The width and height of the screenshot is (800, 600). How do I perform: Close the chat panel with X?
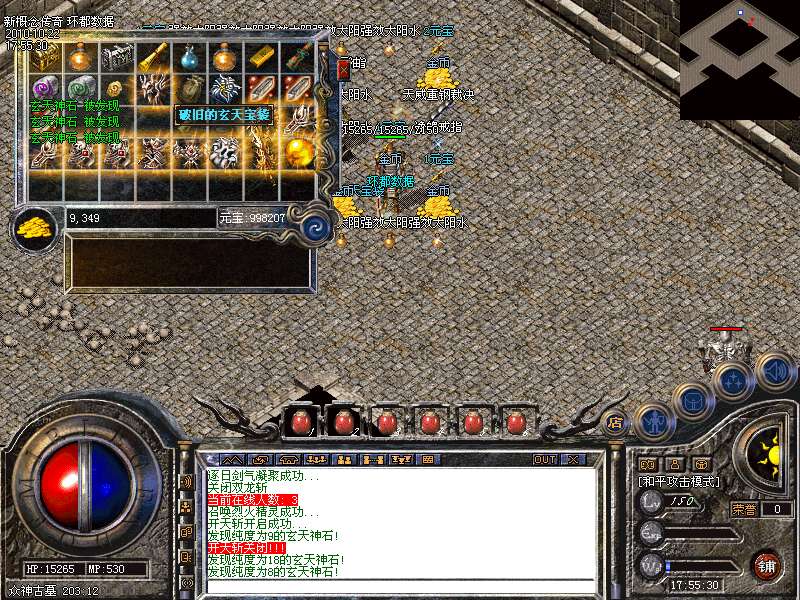tap(573, 460)
